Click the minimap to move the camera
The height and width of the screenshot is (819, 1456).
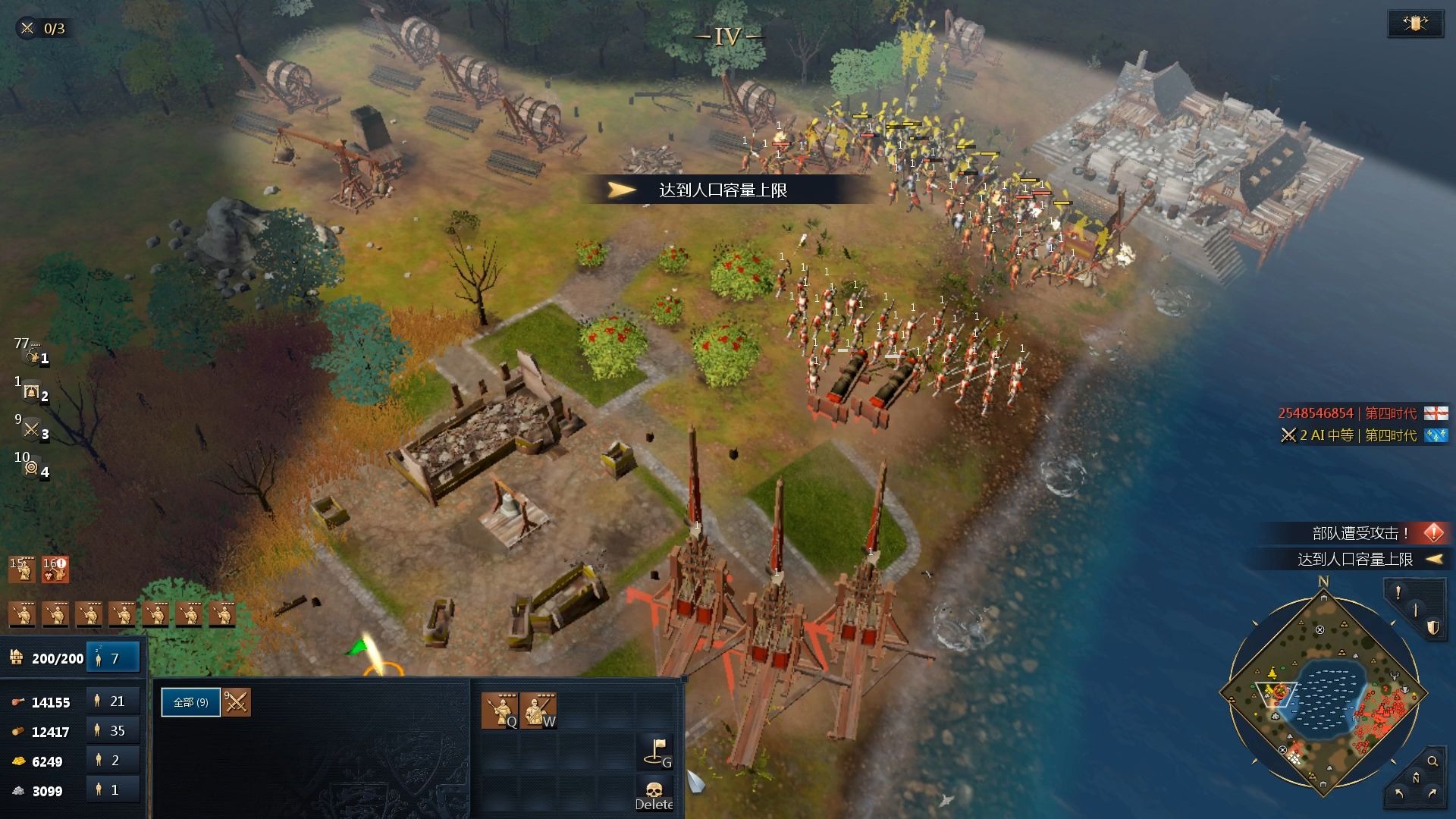point(1323,694)
